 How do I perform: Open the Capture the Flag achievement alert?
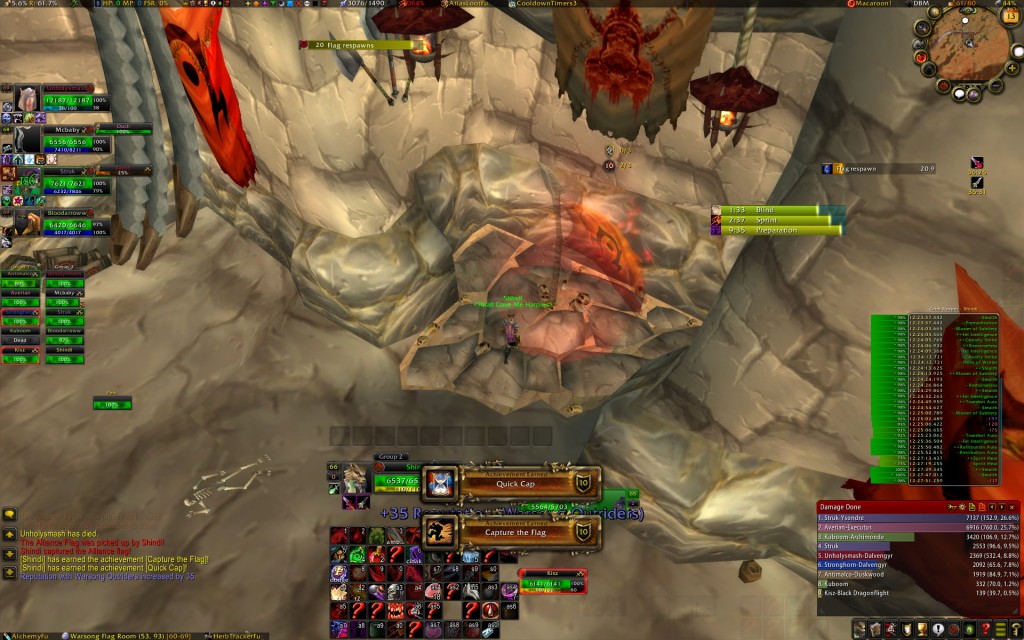[x=514, y=531]
